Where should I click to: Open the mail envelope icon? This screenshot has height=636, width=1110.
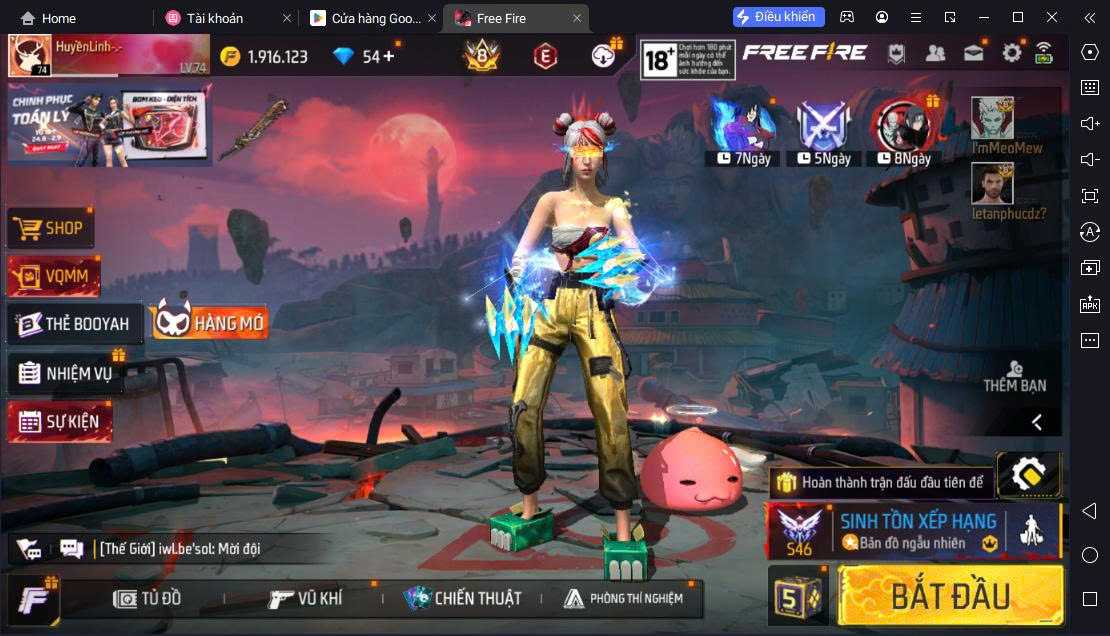(973, 54)
